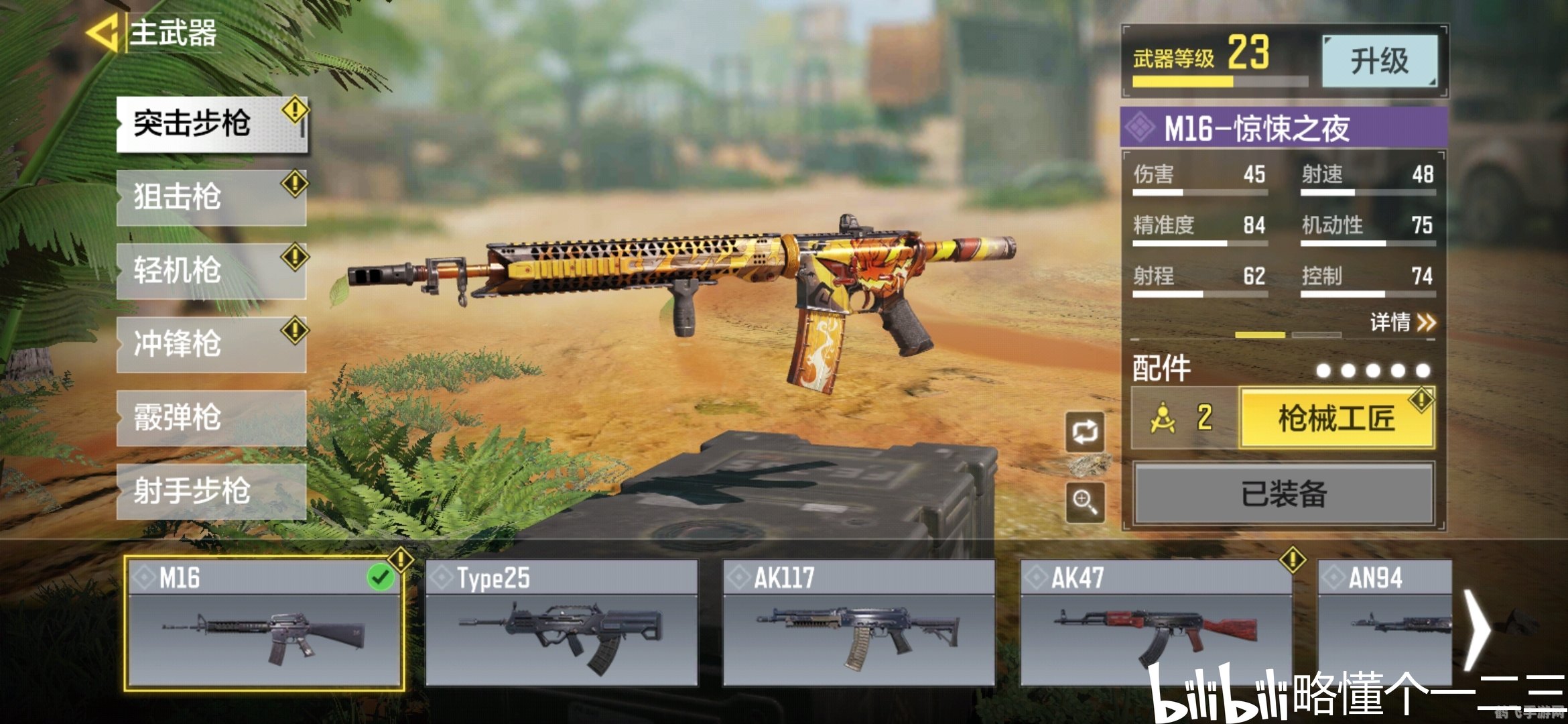1568x724 pixels.
Task: Select the 突击步枪 weapon category
Action: coord(210,124)
